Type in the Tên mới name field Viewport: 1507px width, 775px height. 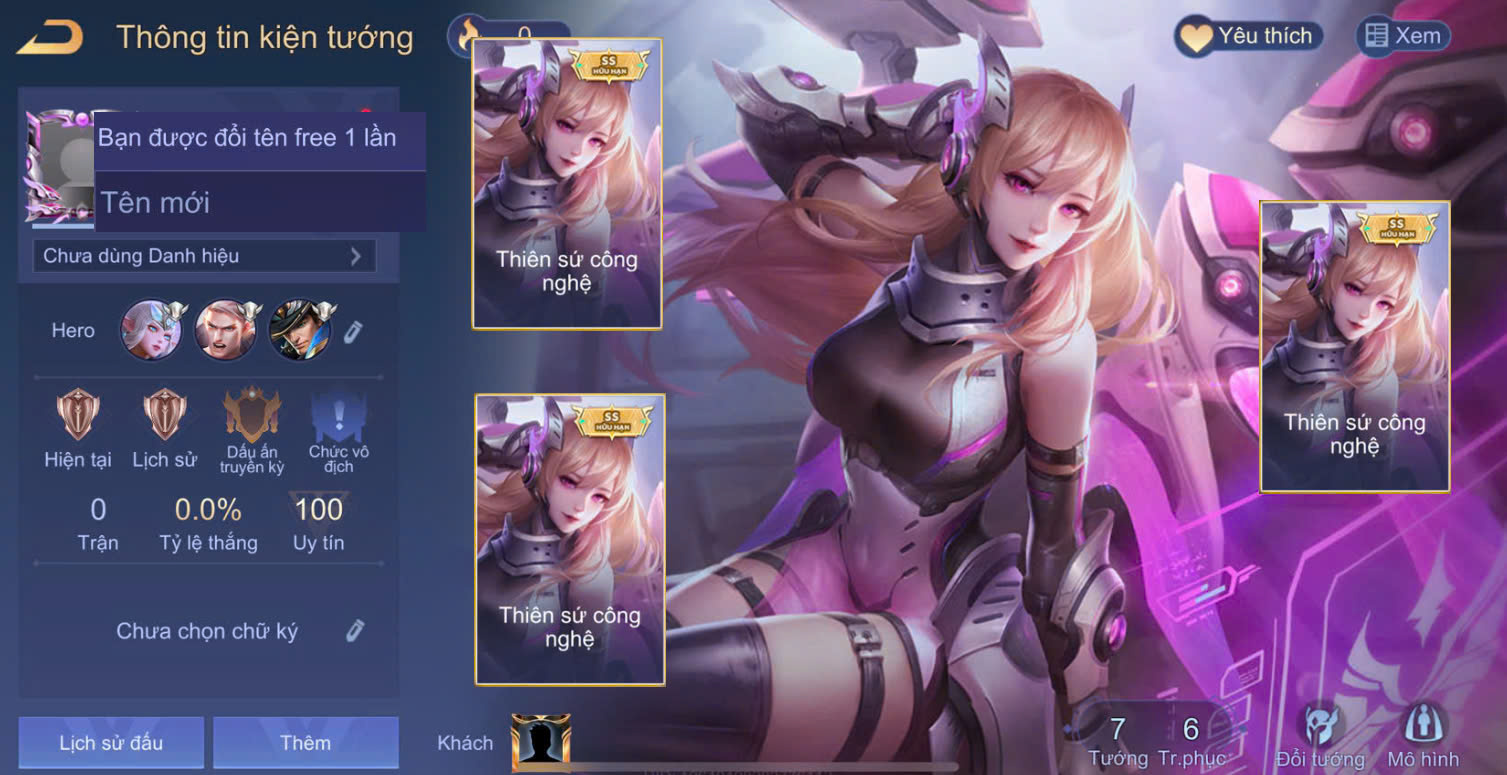coord(260,202)
